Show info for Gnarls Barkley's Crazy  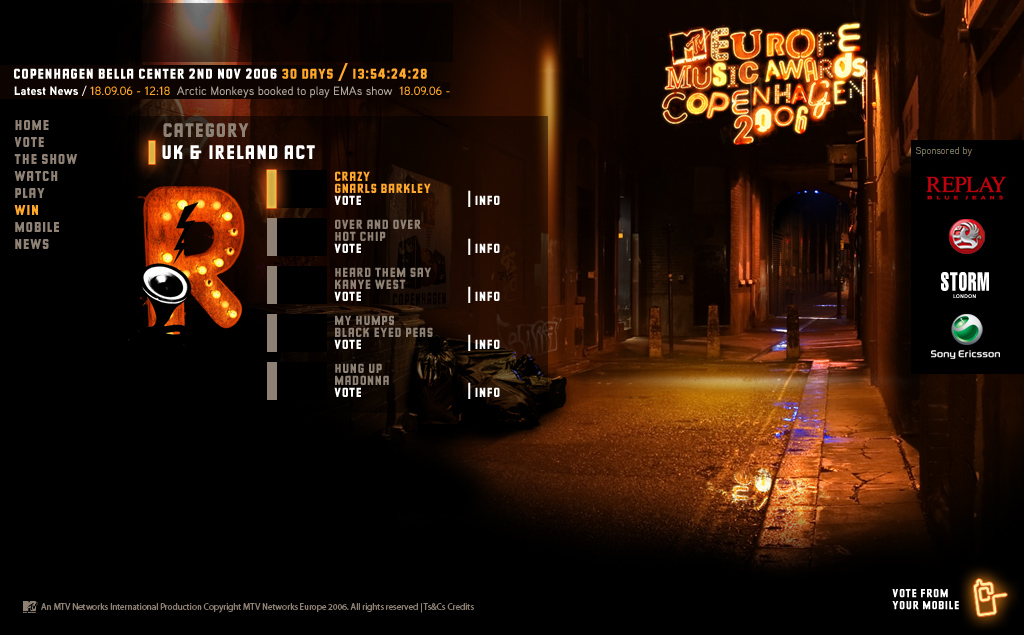click(487, 200)
